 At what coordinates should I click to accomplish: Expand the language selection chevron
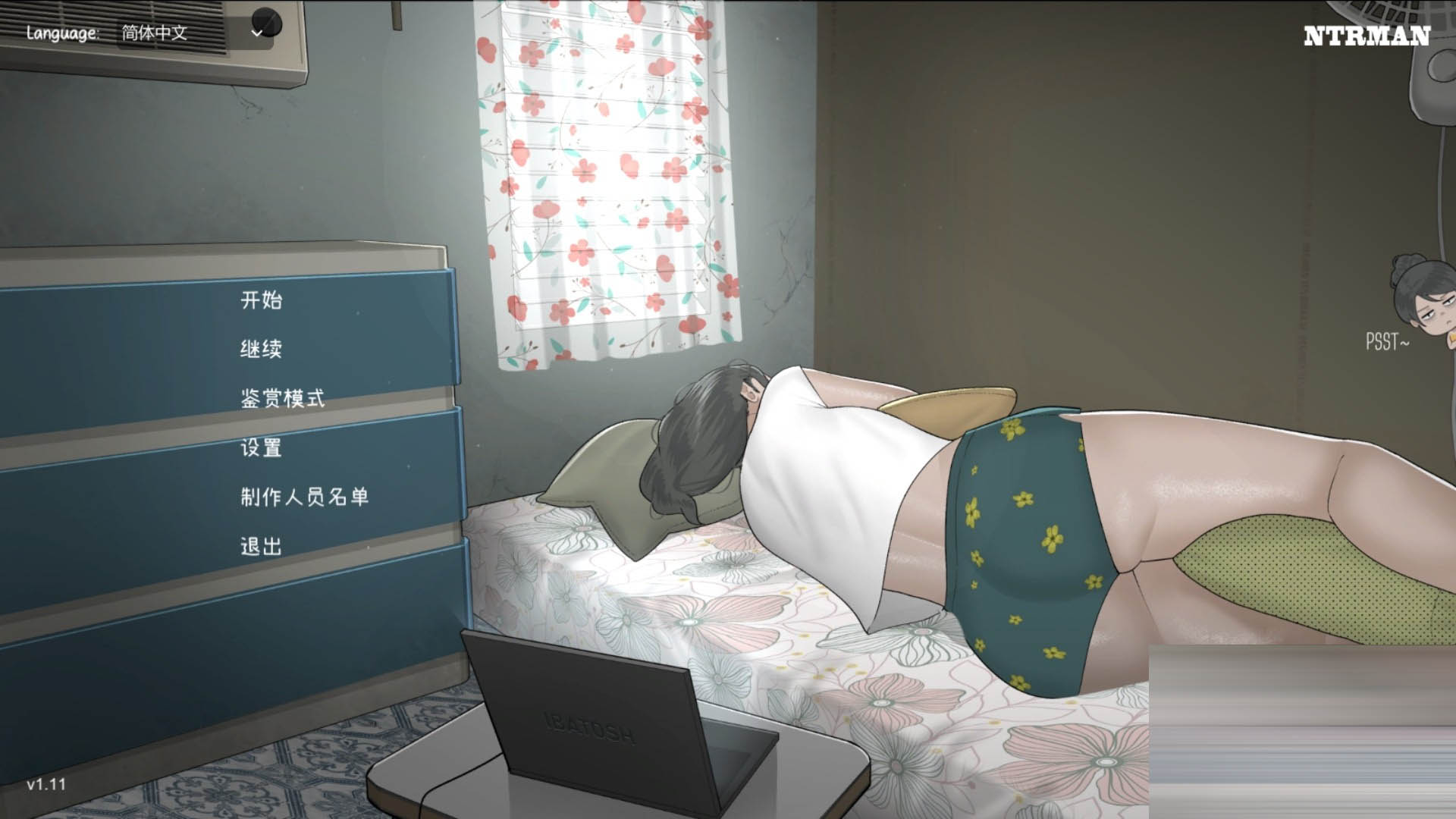tap(258, 33)
